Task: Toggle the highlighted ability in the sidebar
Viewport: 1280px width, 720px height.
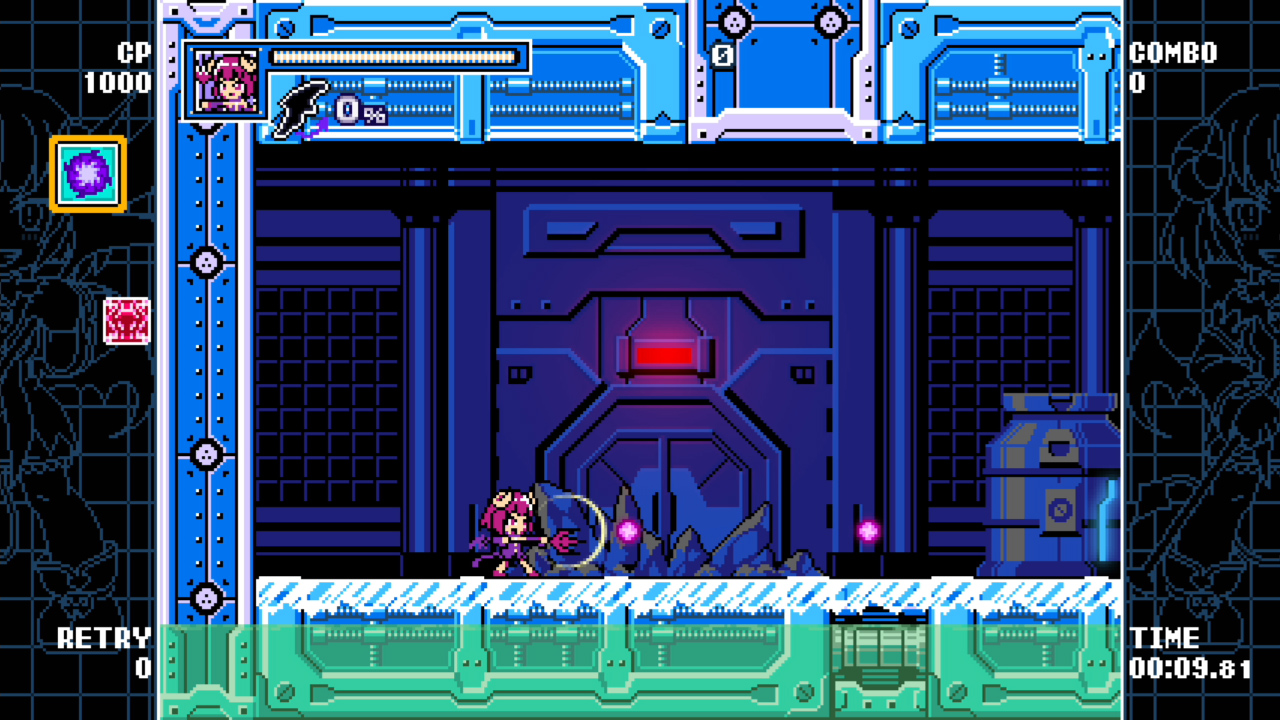Action: 86,172
